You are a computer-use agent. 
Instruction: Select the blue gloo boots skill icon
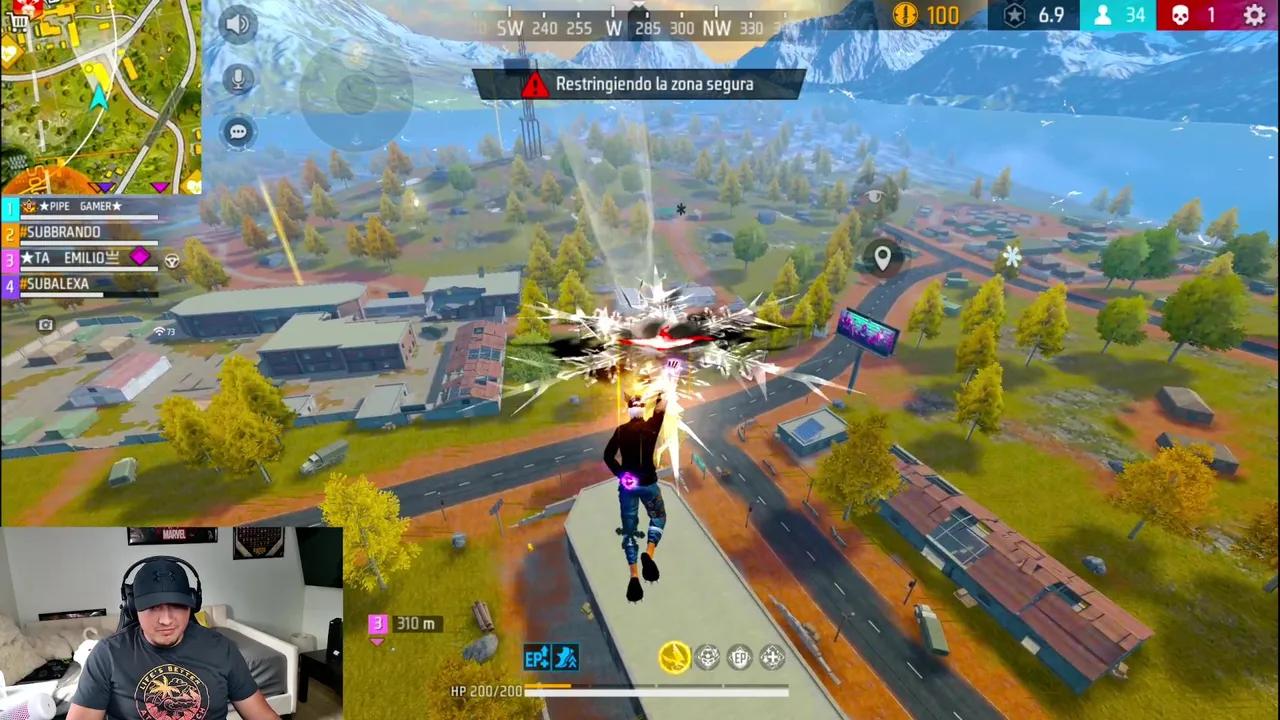click(x=566, y=657)
